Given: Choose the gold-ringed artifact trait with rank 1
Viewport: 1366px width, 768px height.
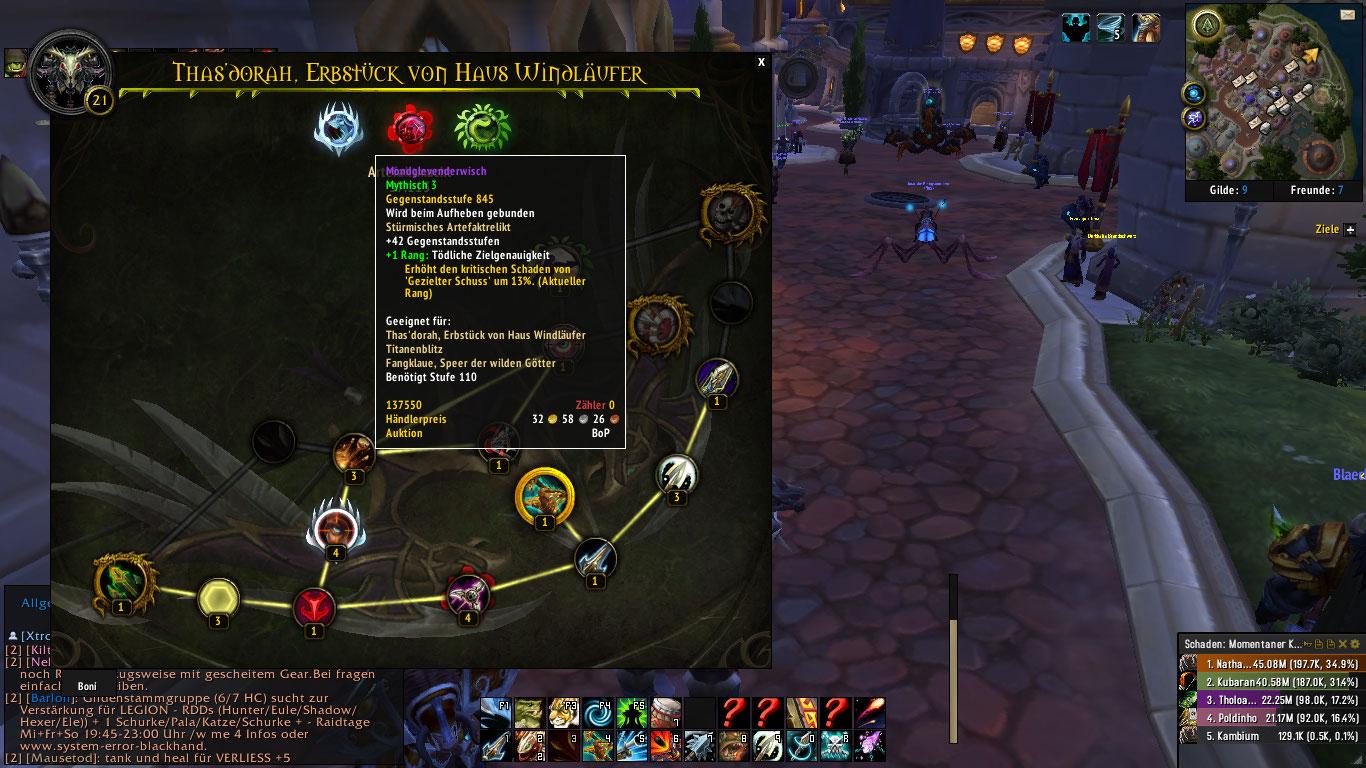Looking at the screenshot, I should pyautogui.click(x=544, y=495).
